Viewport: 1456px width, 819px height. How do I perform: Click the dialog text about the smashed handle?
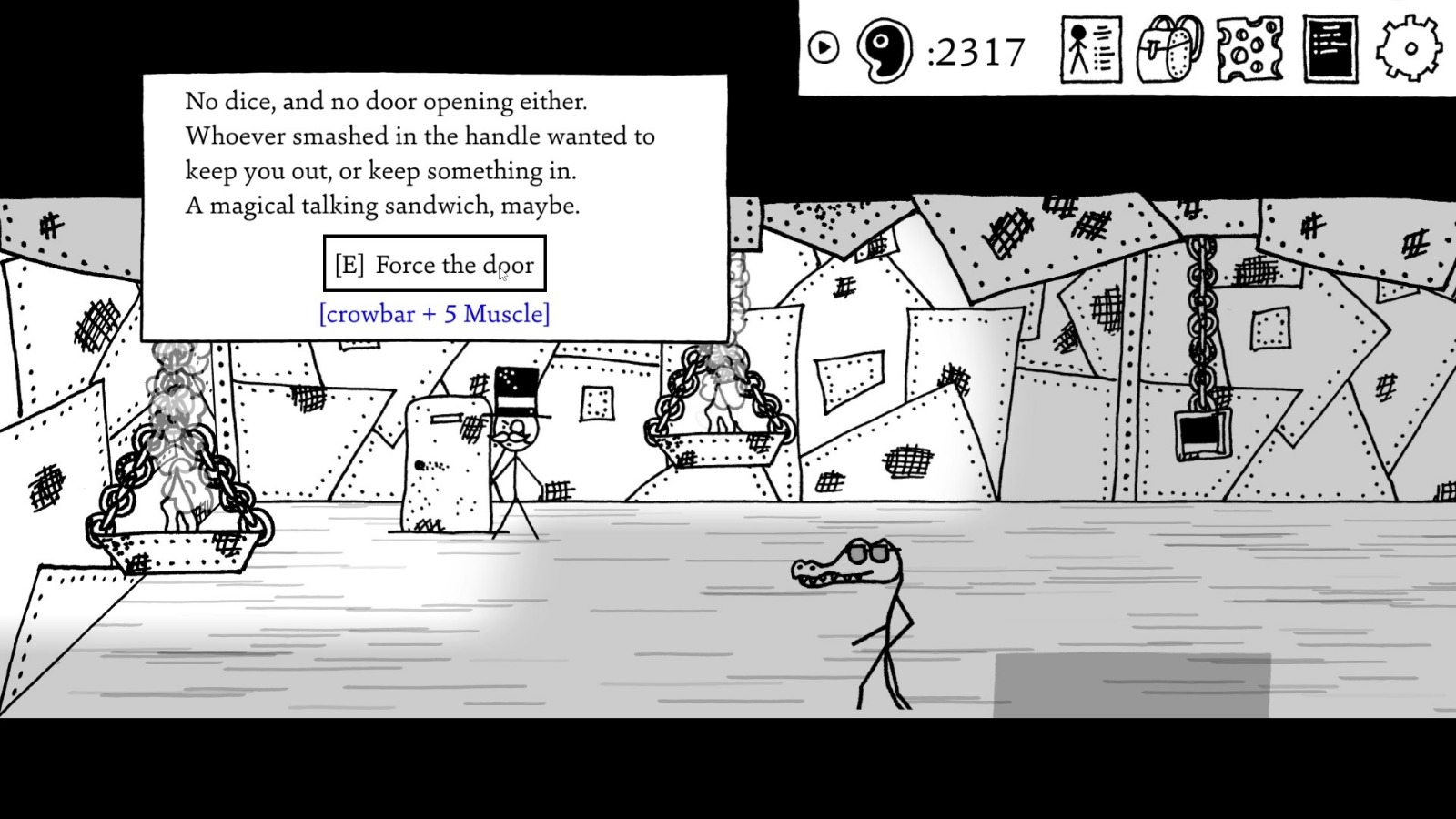coord(419,136)
